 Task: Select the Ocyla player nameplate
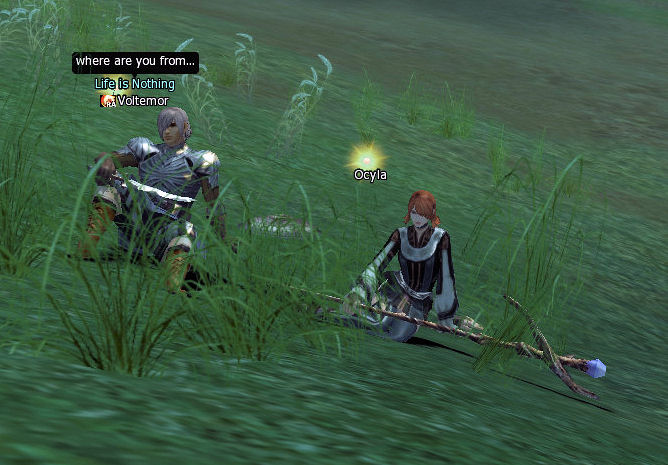[x=370, y=175]
